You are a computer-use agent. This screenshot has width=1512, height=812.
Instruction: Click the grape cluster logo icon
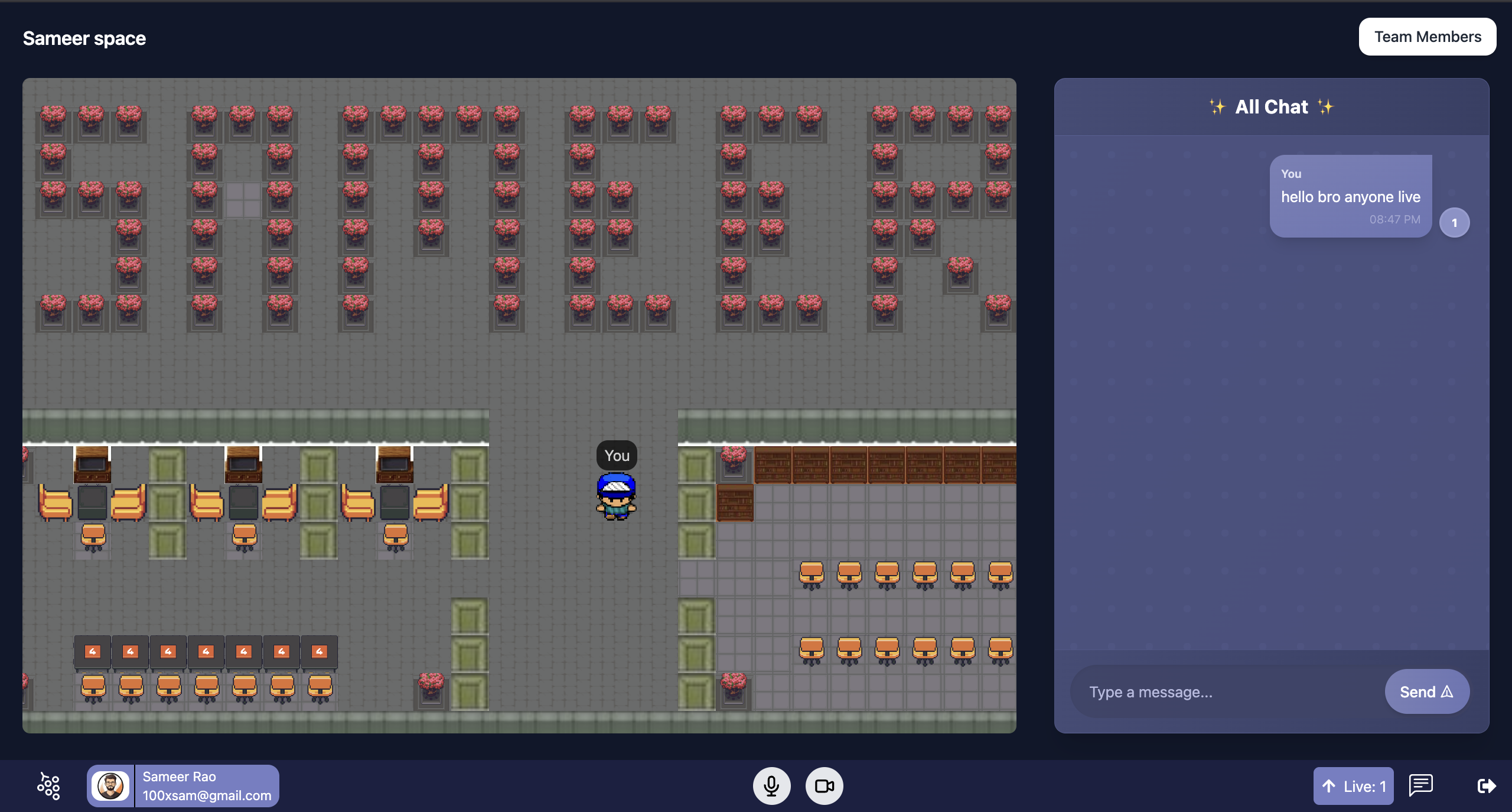pyautogui.click(x=48, y=786)
